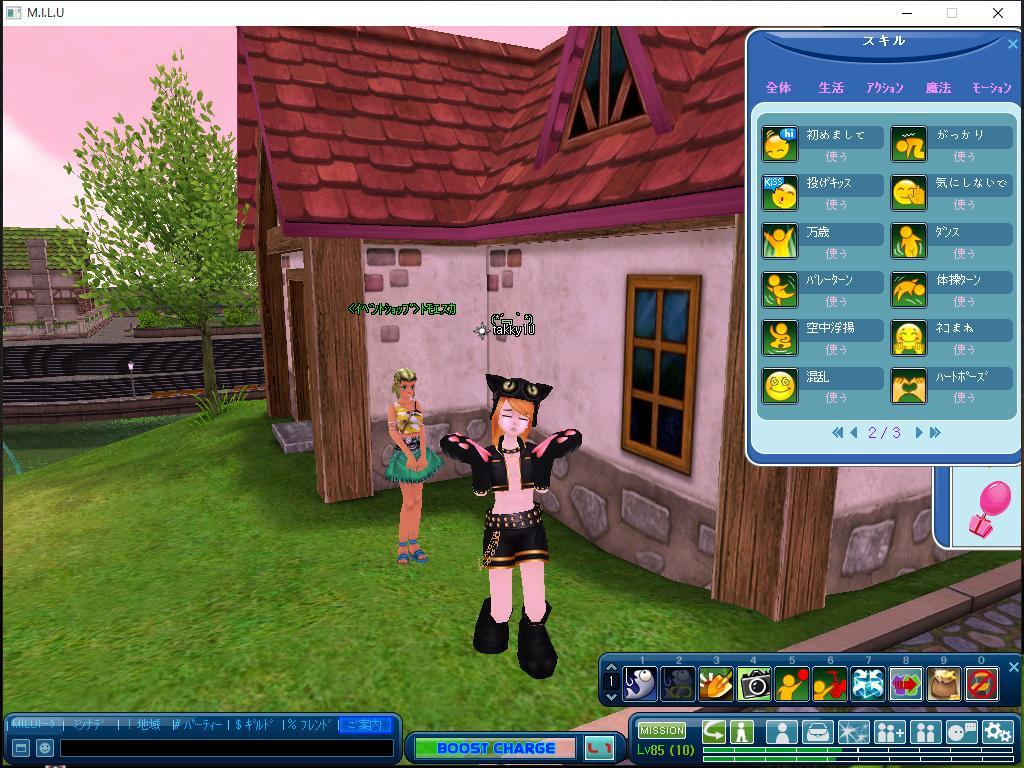
Task: Select the gold coin bag hotbar slot
Action: pos(944,684)
